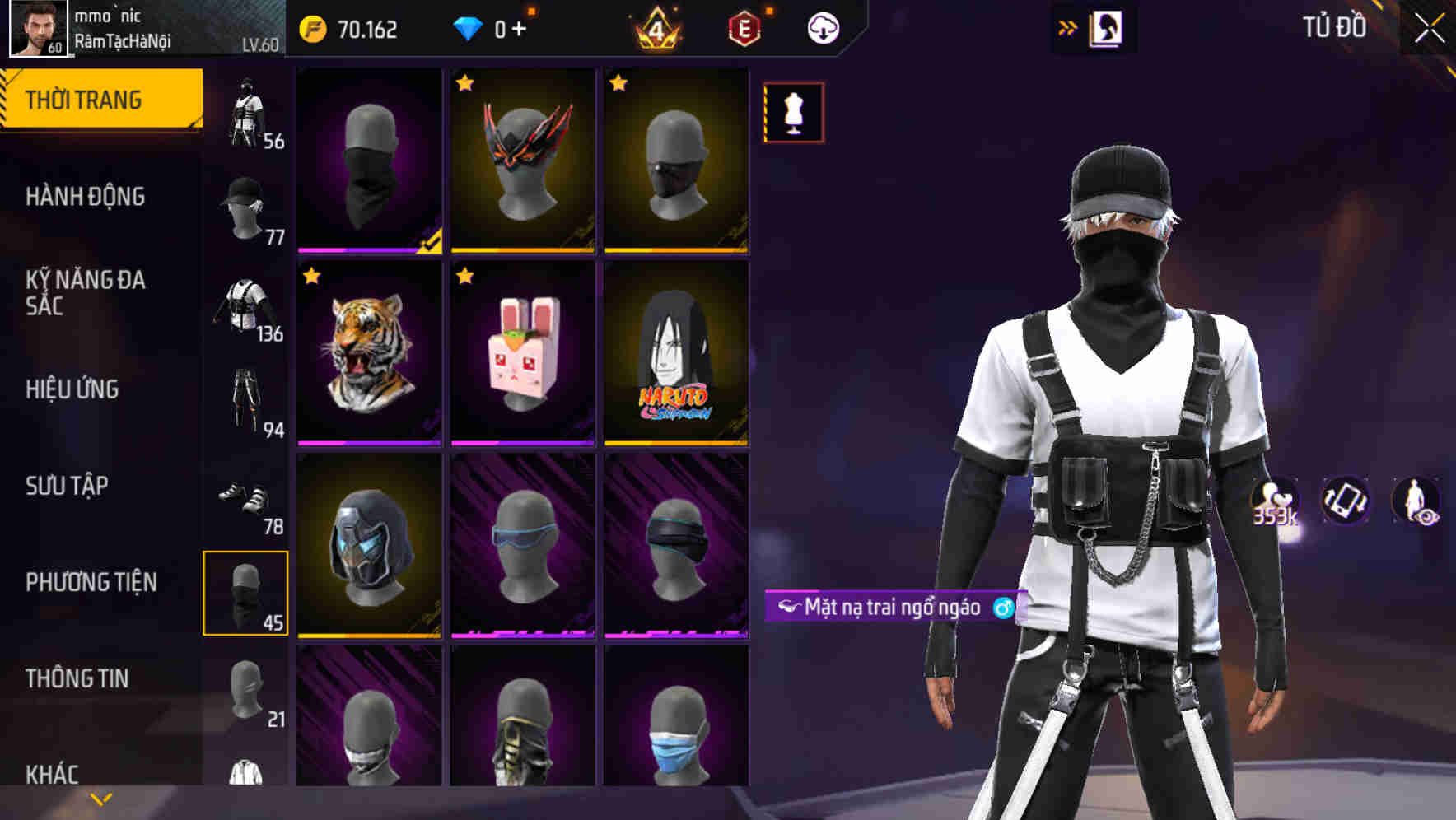Open the E badge dropdown in the top bar

coord(744,27)
